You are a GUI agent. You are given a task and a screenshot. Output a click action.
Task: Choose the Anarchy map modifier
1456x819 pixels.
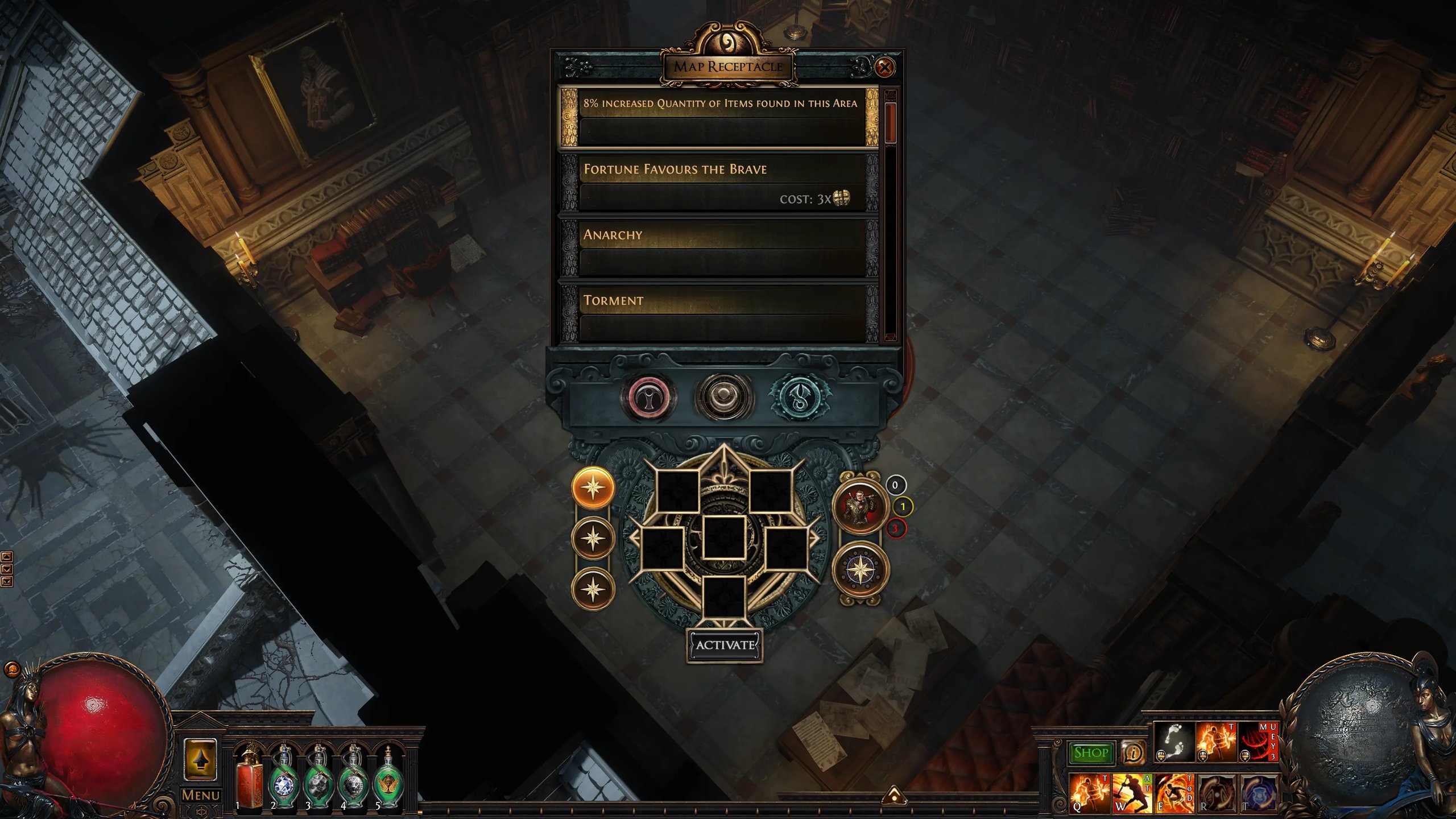pyautogui.click(x=719, y=249)
